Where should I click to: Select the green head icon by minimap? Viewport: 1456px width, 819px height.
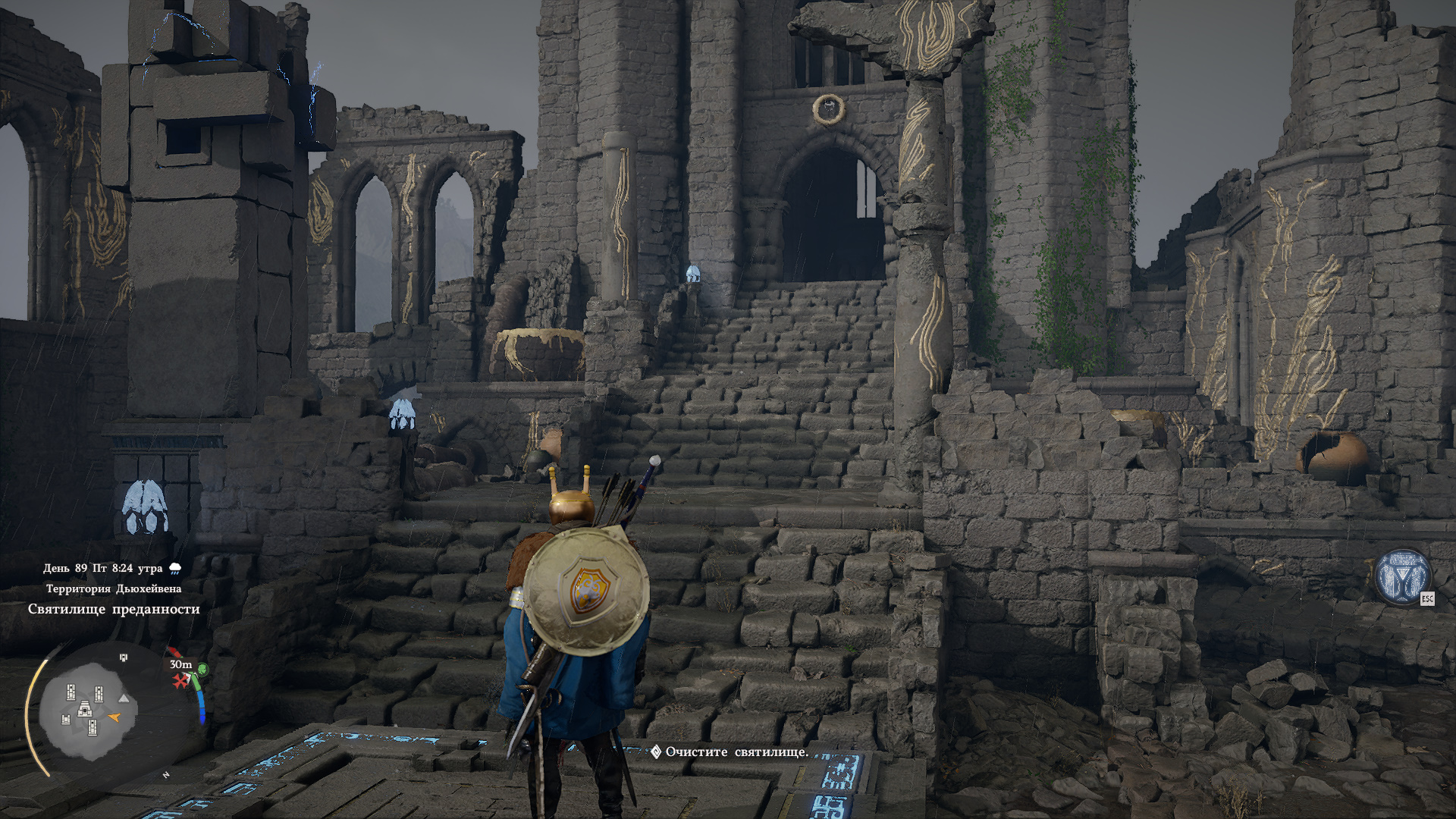[202, 670]
